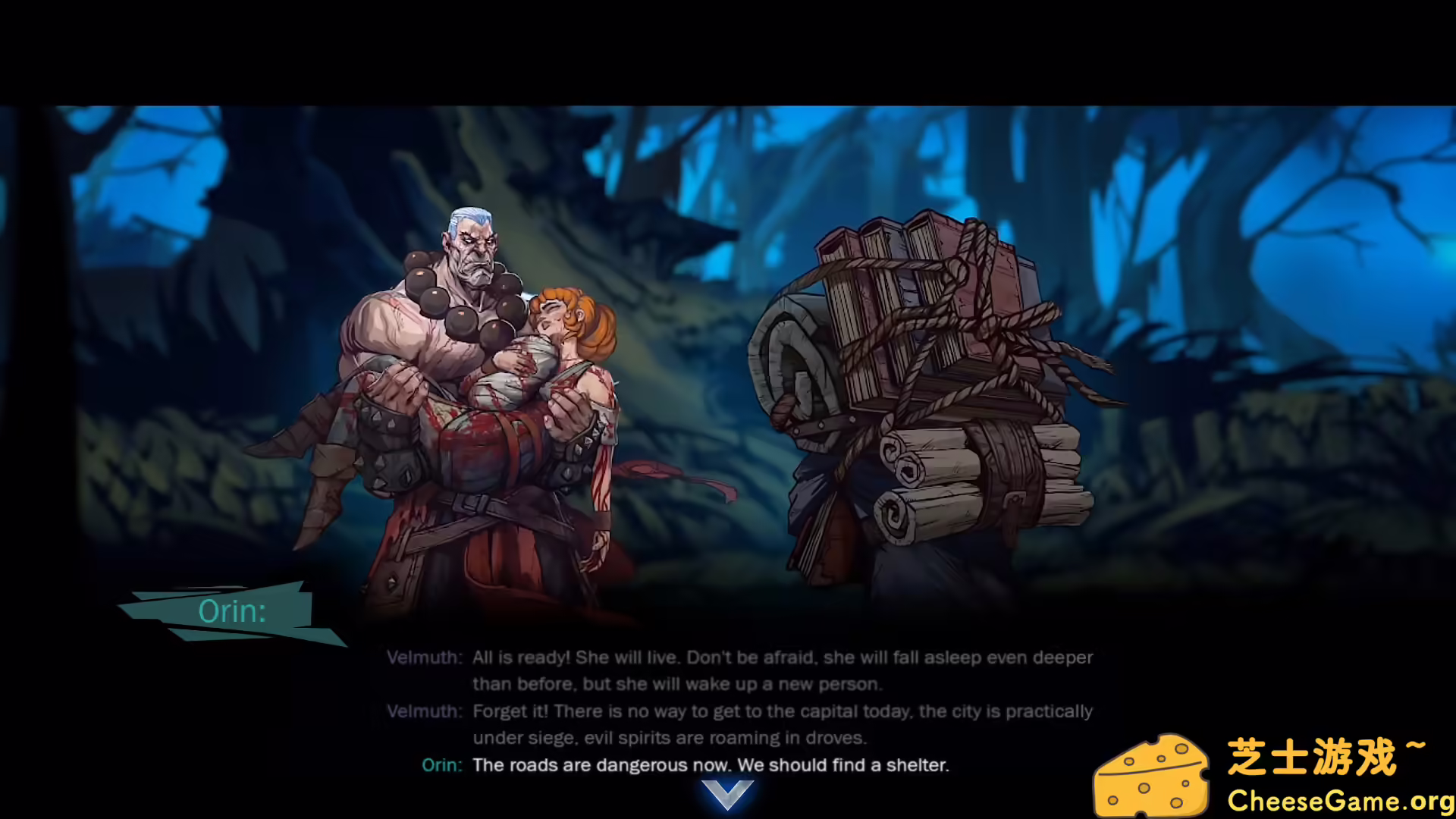Click the teal arrow banner behind Orin's name
1456x819 pixels.
tap(232, 610)
